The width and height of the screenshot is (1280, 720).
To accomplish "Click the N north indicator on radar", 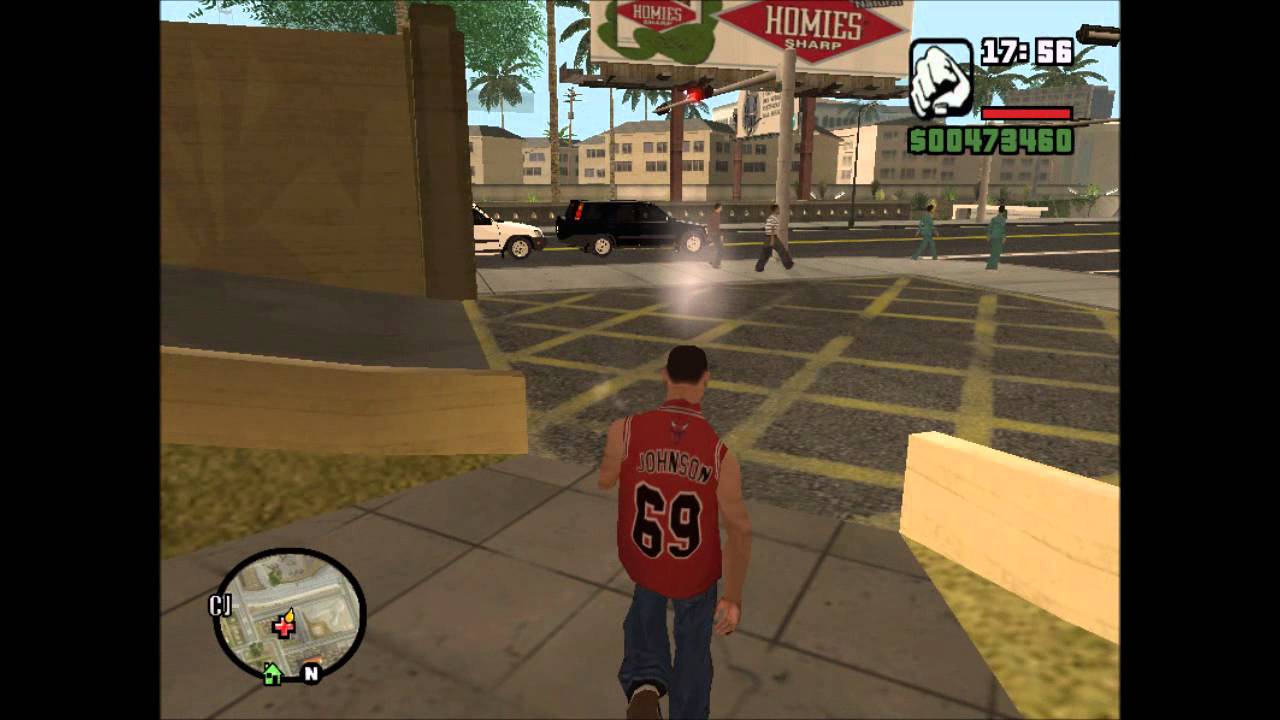I will (311, 674).
